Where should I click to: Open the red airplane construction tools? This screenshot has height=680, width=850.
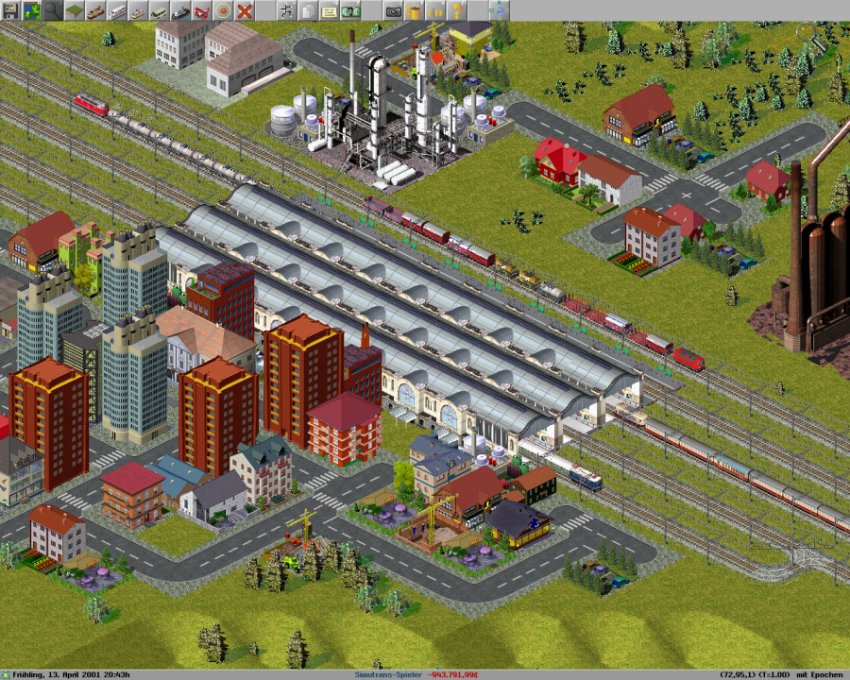201,10
